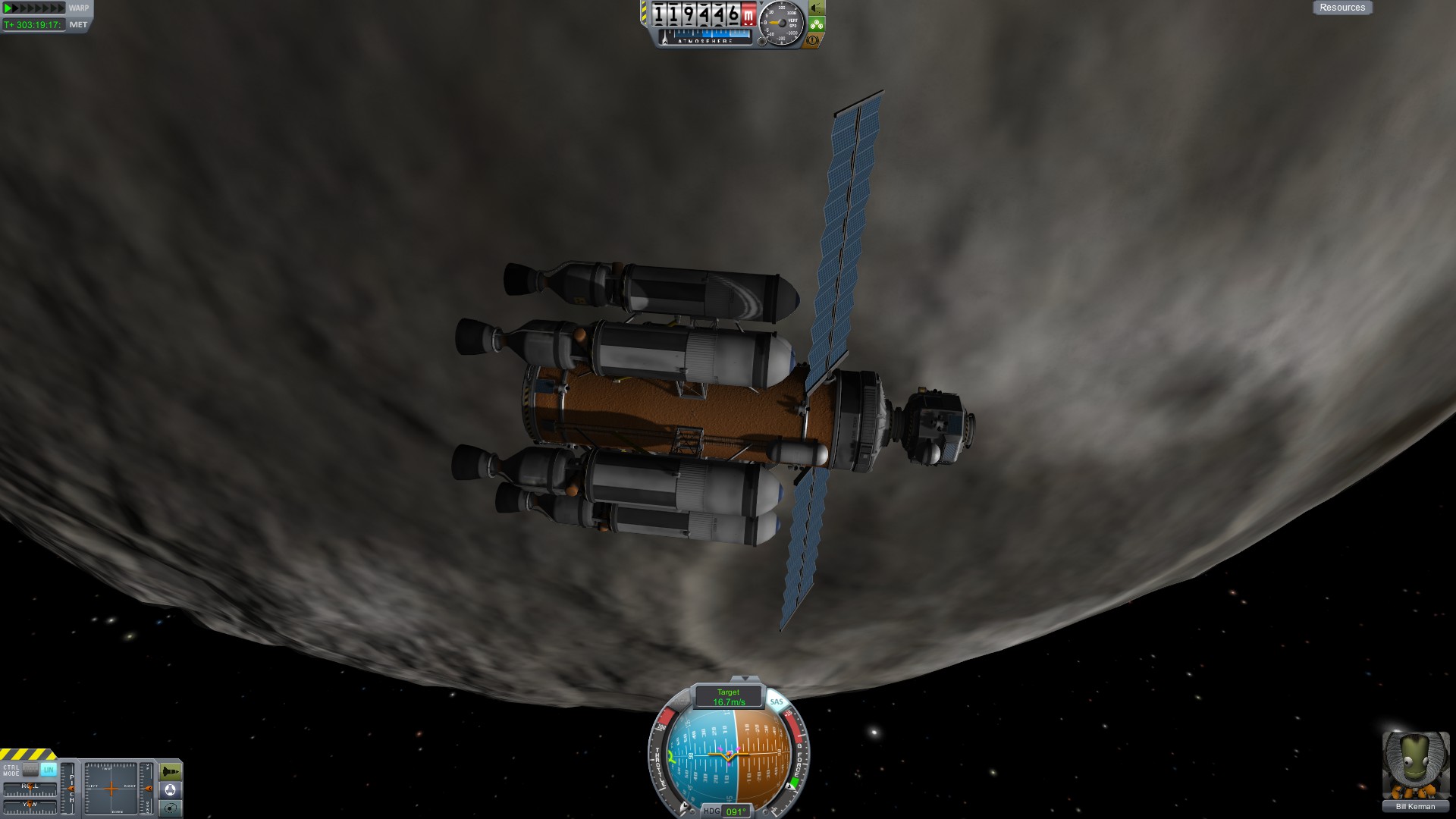1456x819 pixels.
Task: Collapse the navball with the top arrow
Action: 745,679
